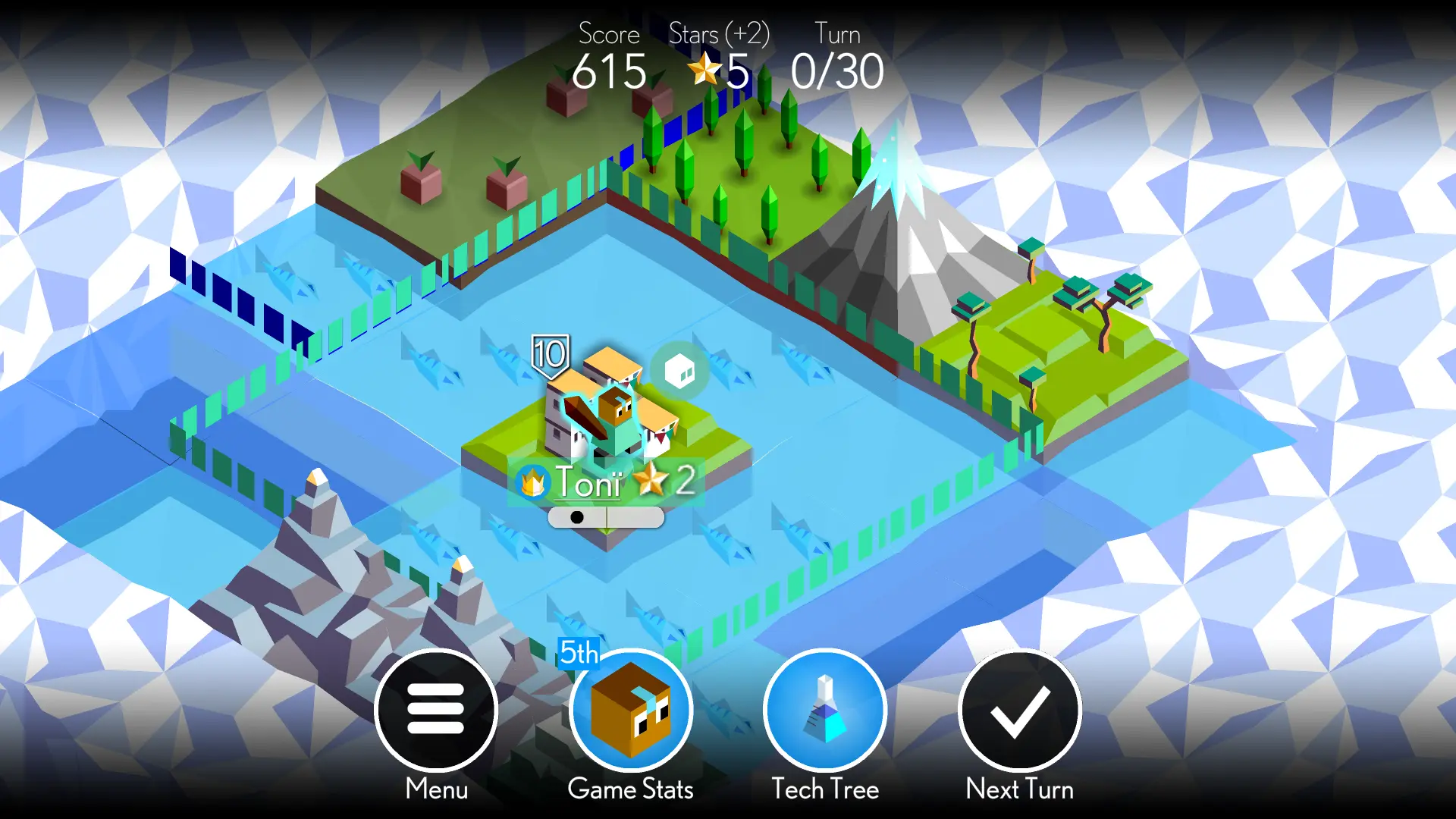End turn with Next Turn button
The height and width of the screenshot is (819, 1456).
1019,711
